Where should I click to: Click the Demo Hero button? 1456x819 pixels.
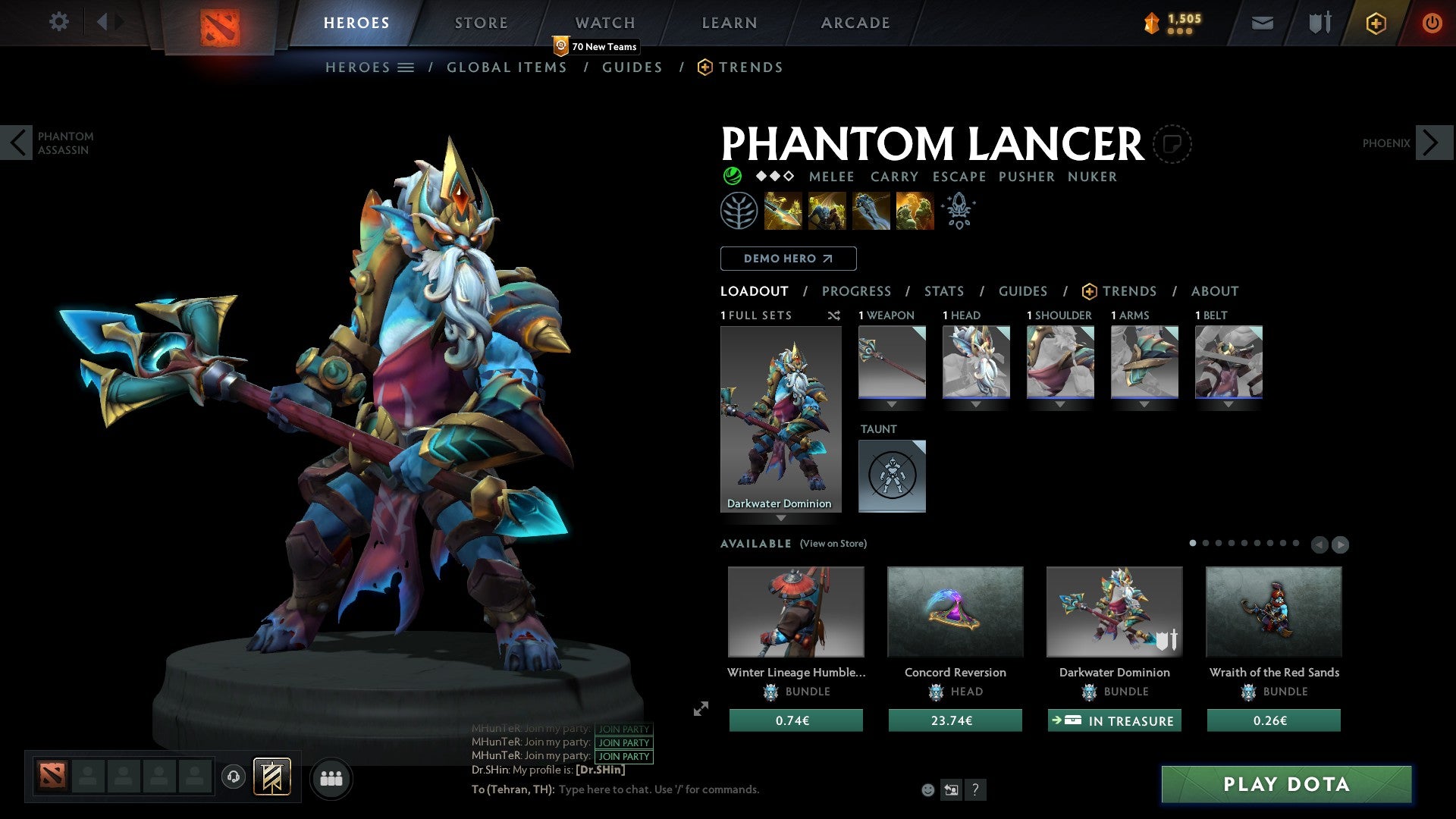(x=788, y=258)
